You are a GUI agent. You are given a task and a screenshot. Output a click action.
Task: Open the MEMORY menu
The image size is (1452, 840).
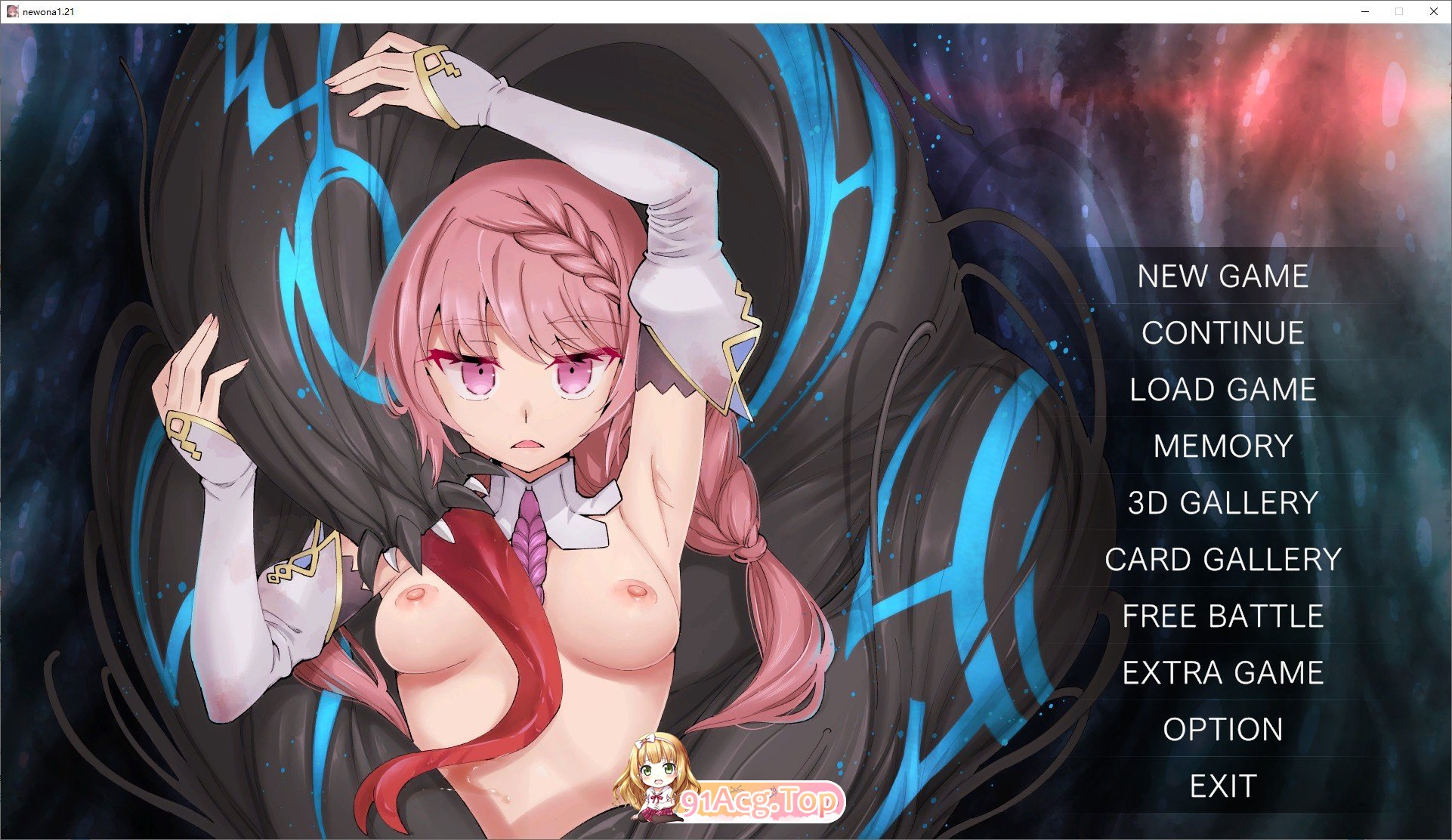point(1224,446)
